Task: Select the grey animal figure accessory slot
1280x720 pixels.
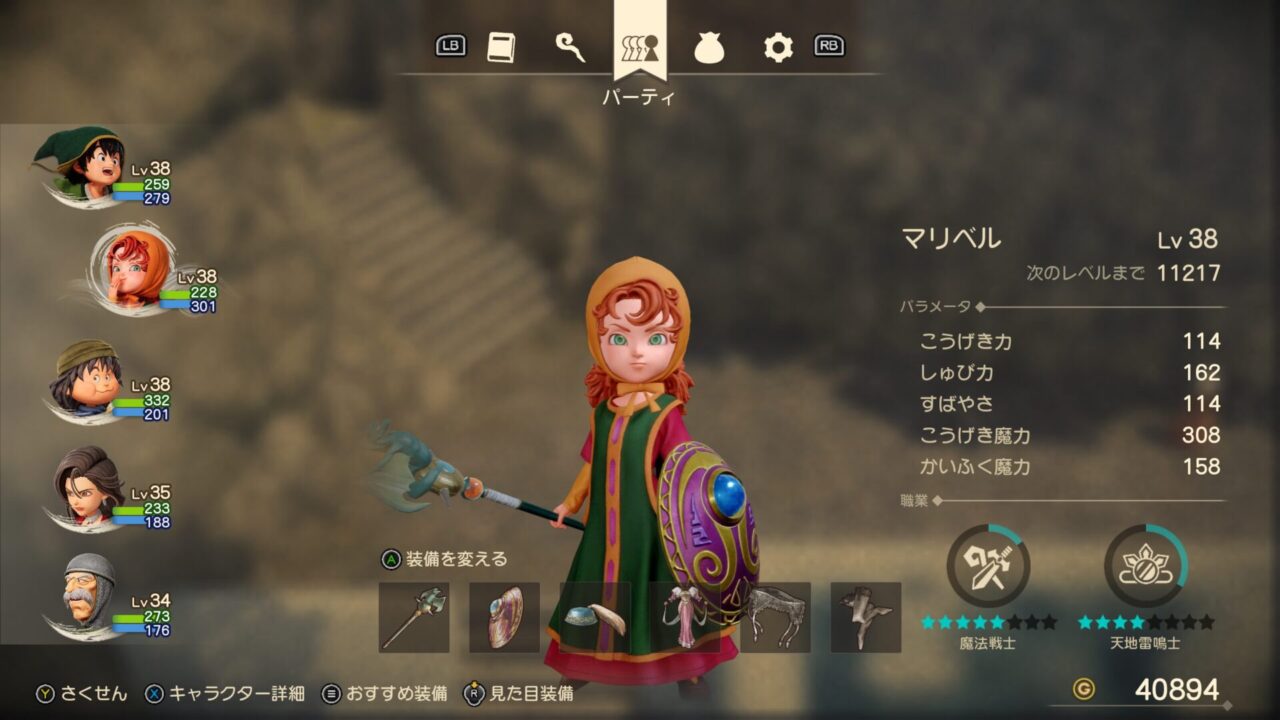Action: [x=775, y=617]
